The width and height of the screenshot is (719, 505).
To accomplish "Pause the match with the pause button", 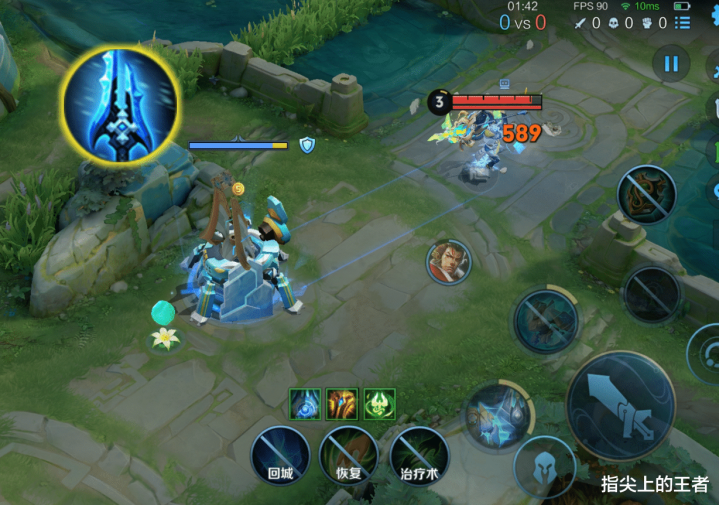I will click(670, 64).
